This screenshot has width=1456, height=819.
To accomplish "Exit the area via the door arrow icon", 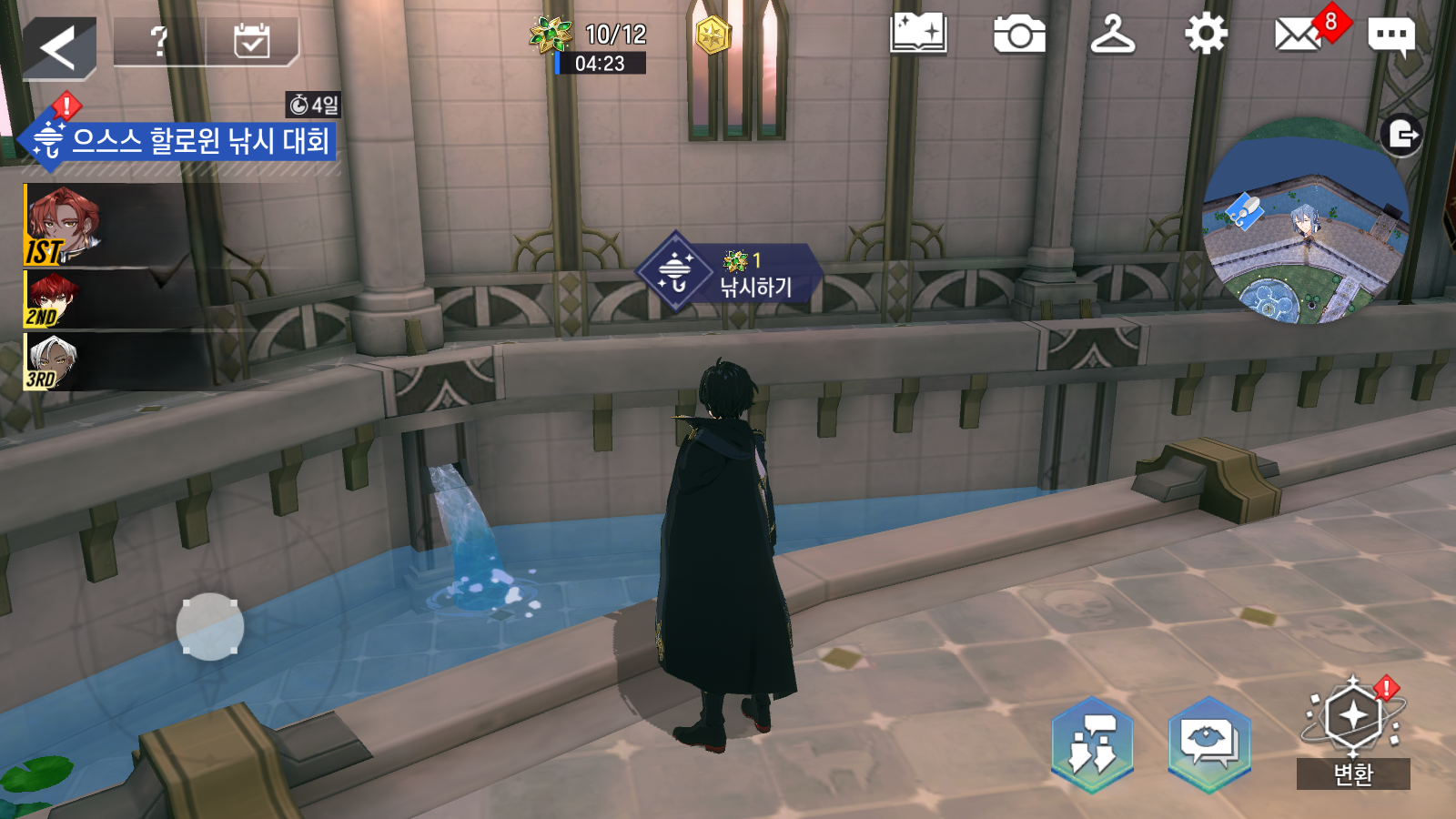I will (x=1401, y=136).
